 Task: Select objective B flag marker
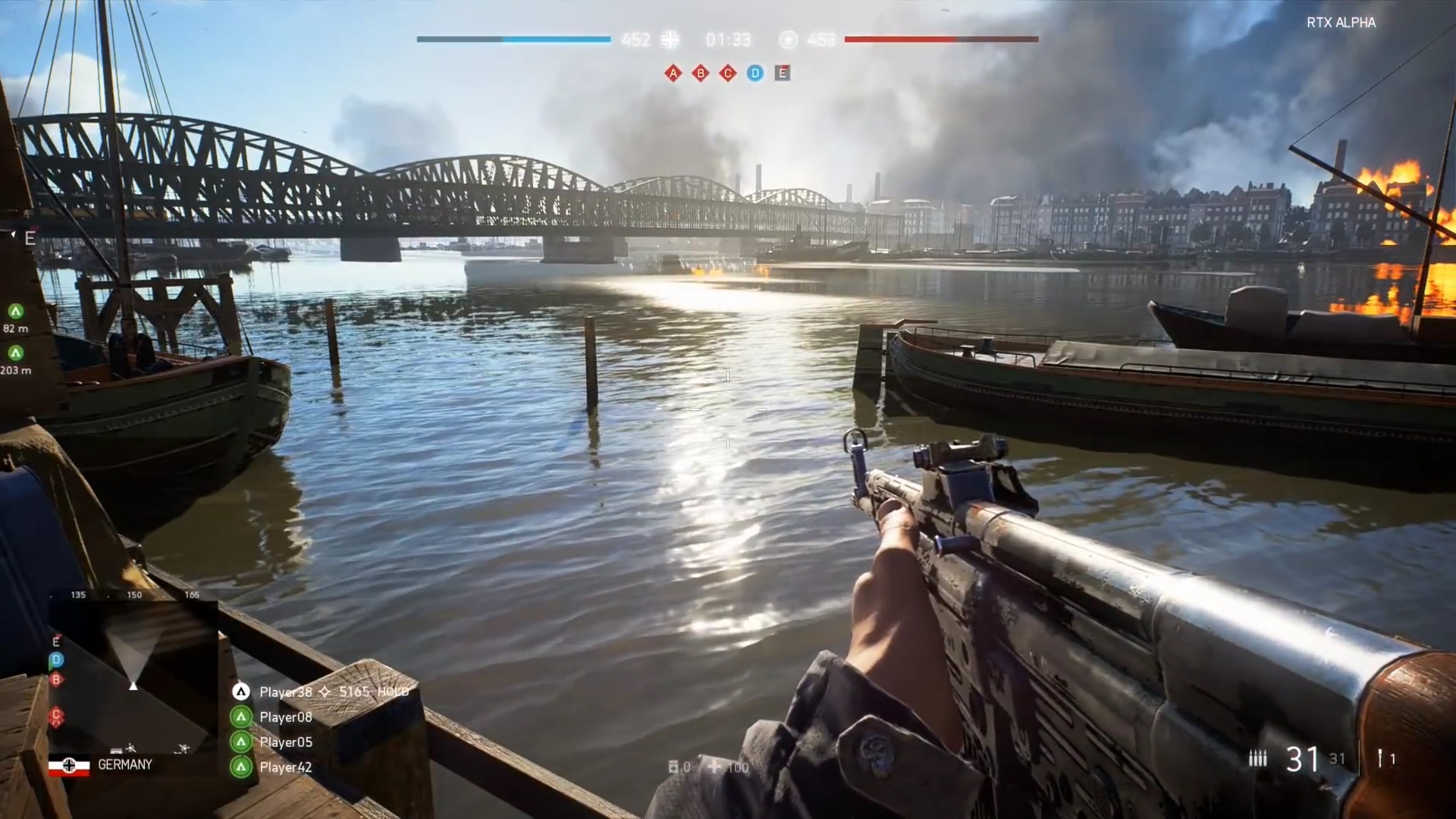click(700, 73)
